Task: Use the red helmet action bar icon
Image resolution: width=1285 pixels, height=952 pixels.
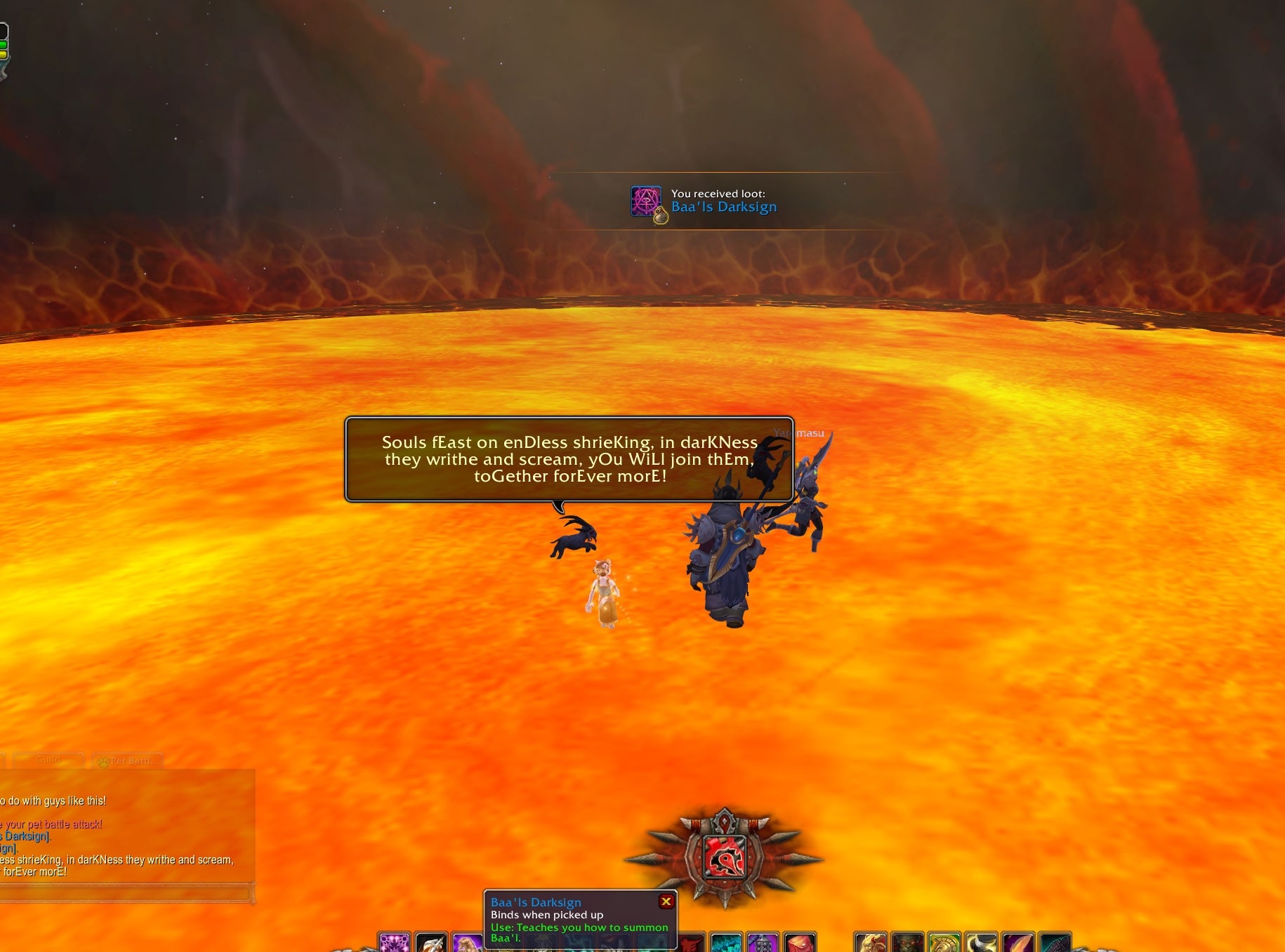Action: [x=799, y=943]
